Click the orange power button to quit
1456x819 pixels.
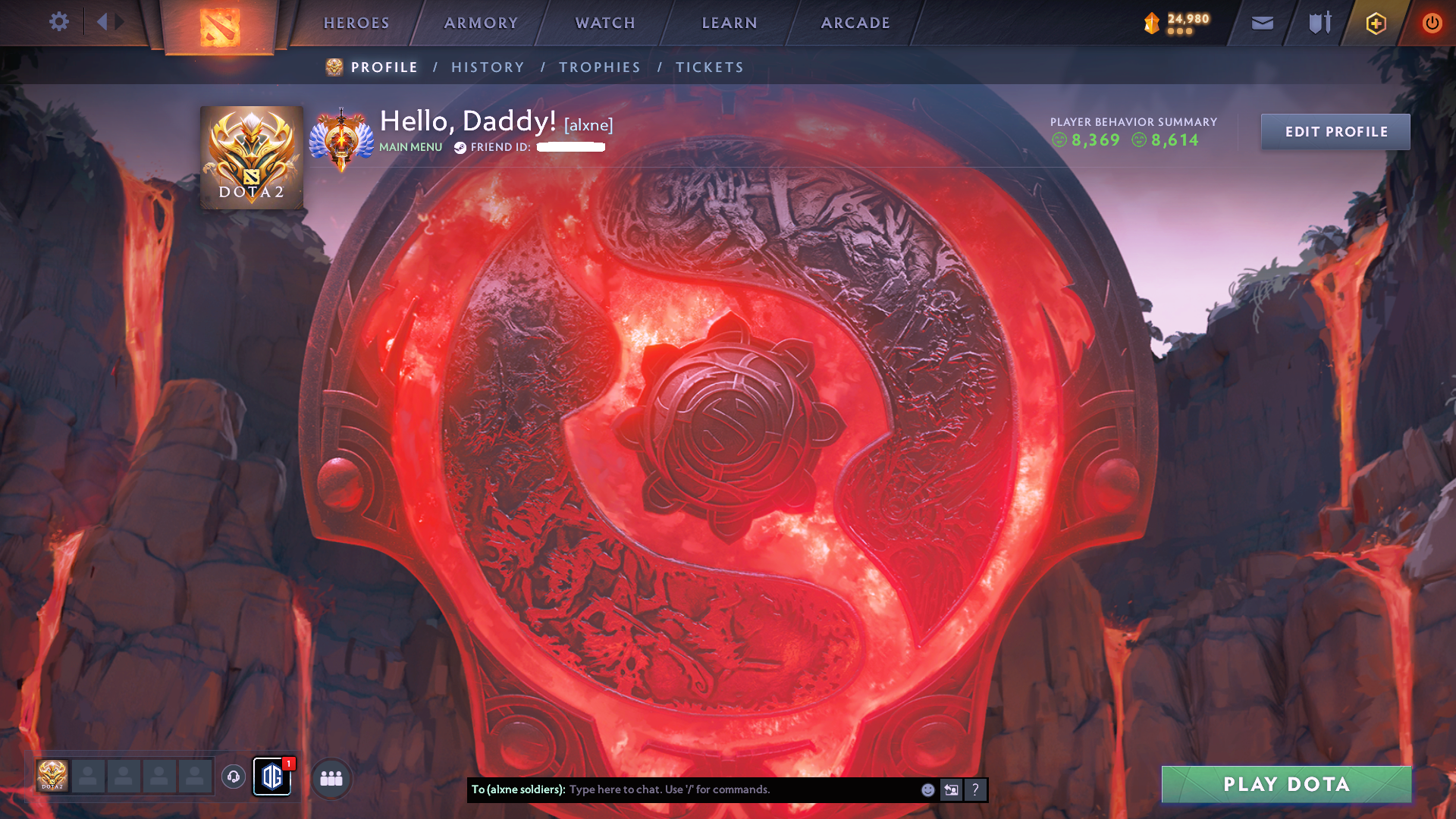(x=1432, y=23)
